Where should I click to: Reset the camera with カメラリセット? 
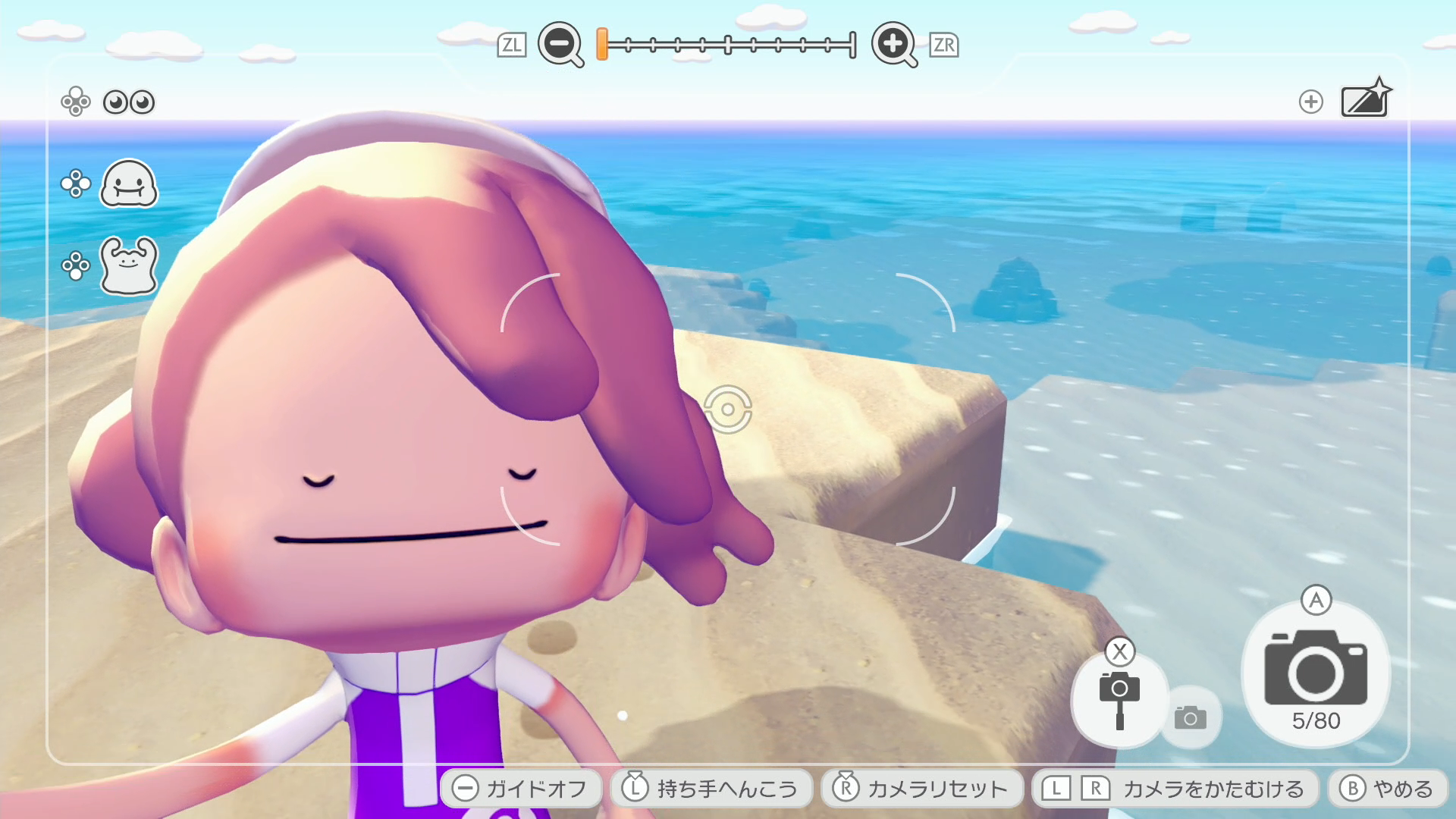[921, 789]
